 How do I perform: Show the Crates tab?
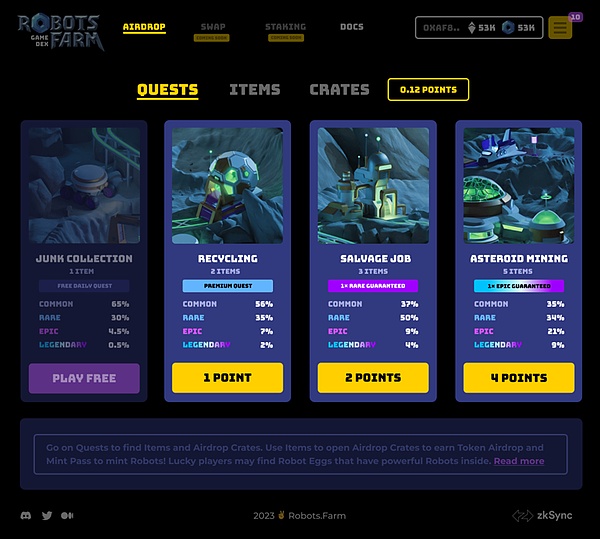(x=339, y=89)
